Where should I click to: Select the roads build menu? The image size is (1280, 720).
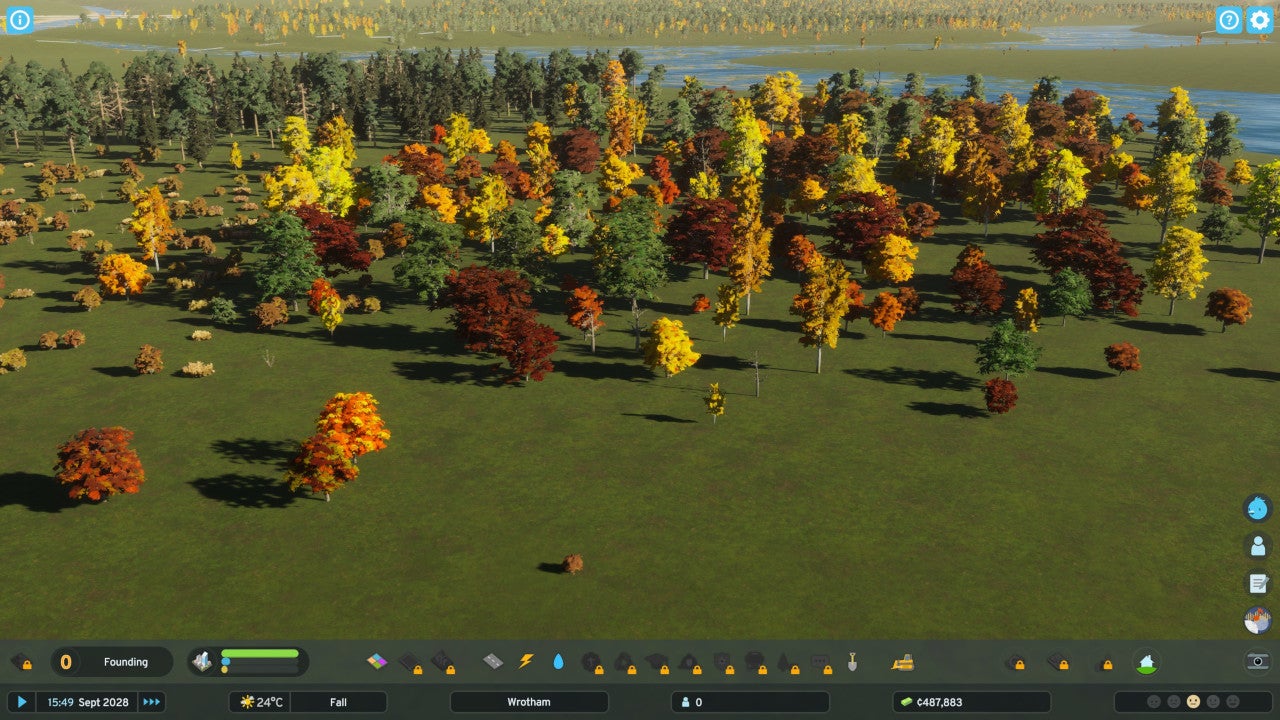click(493, 662)
